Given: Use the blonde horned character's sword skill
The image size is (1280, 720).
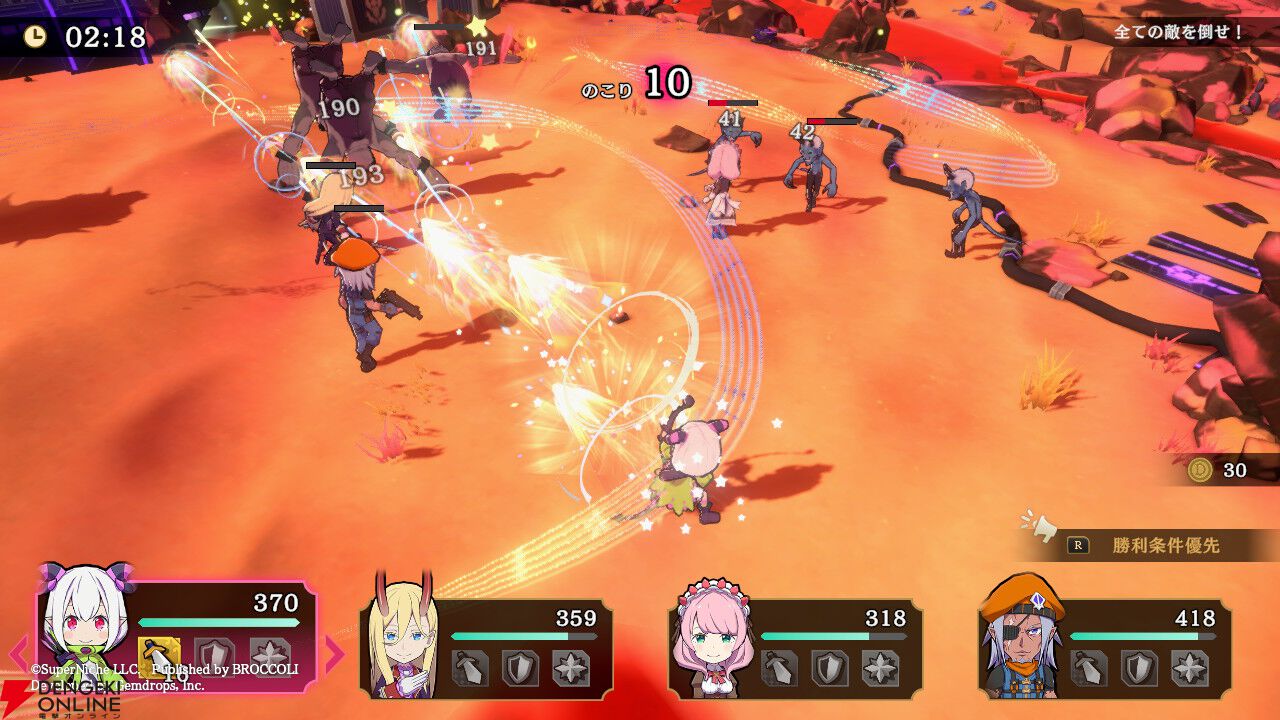Looking at the screenshot, I should tap(470, 668).
